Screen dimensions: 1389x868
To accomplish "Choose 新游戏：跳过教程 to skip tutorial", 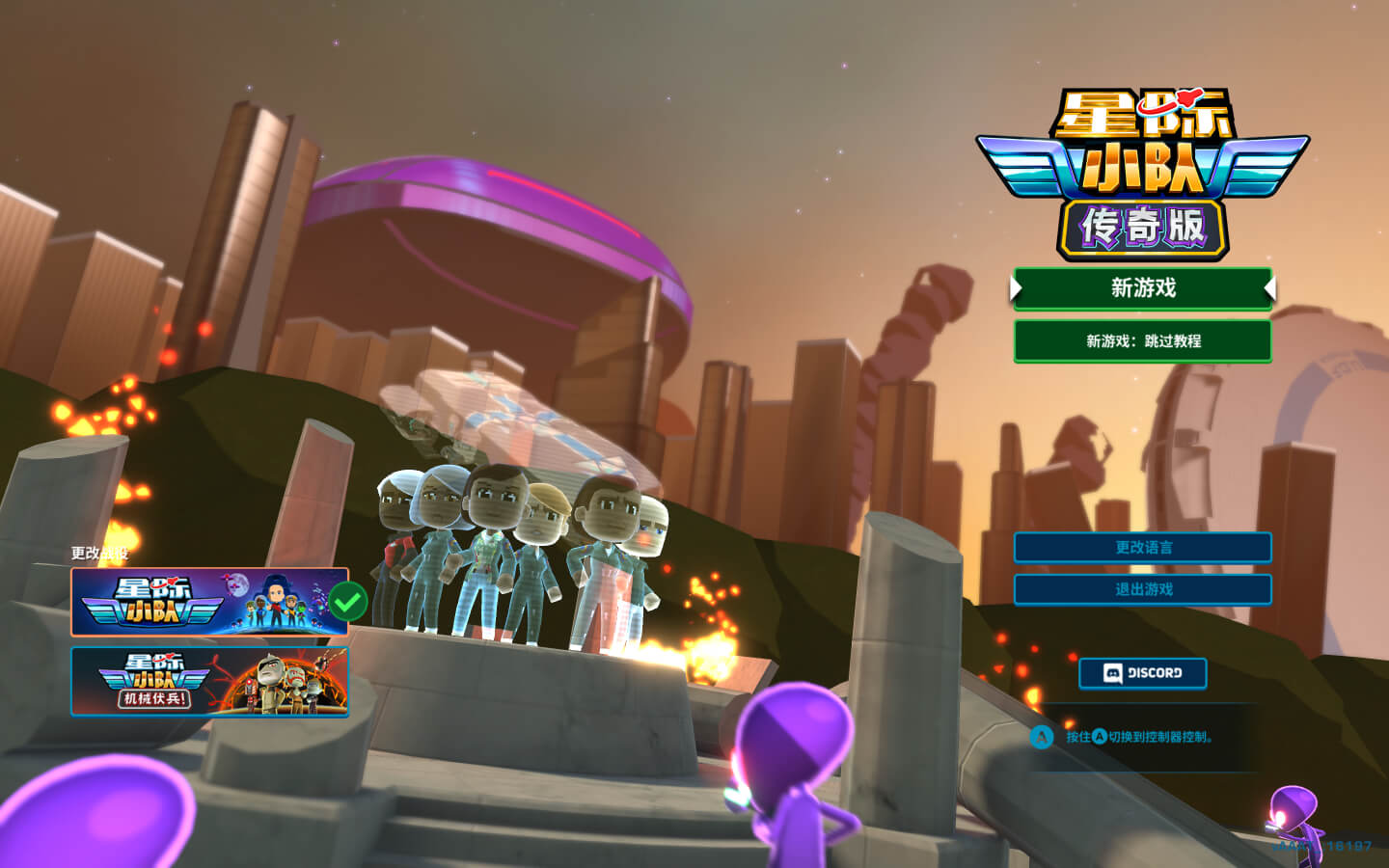I will 1142,341.
